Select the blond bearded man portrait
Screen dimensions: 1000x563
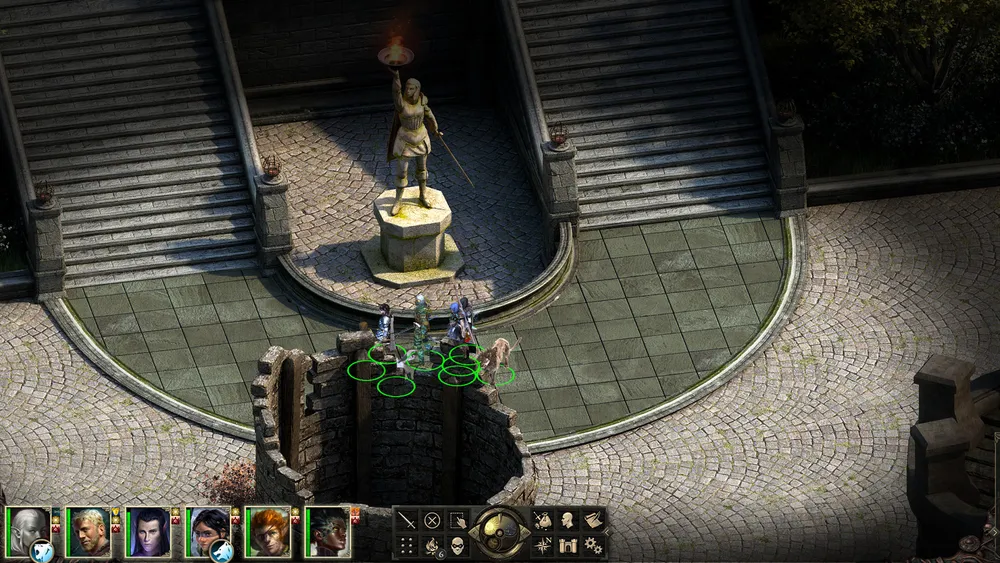pos(87,531)
